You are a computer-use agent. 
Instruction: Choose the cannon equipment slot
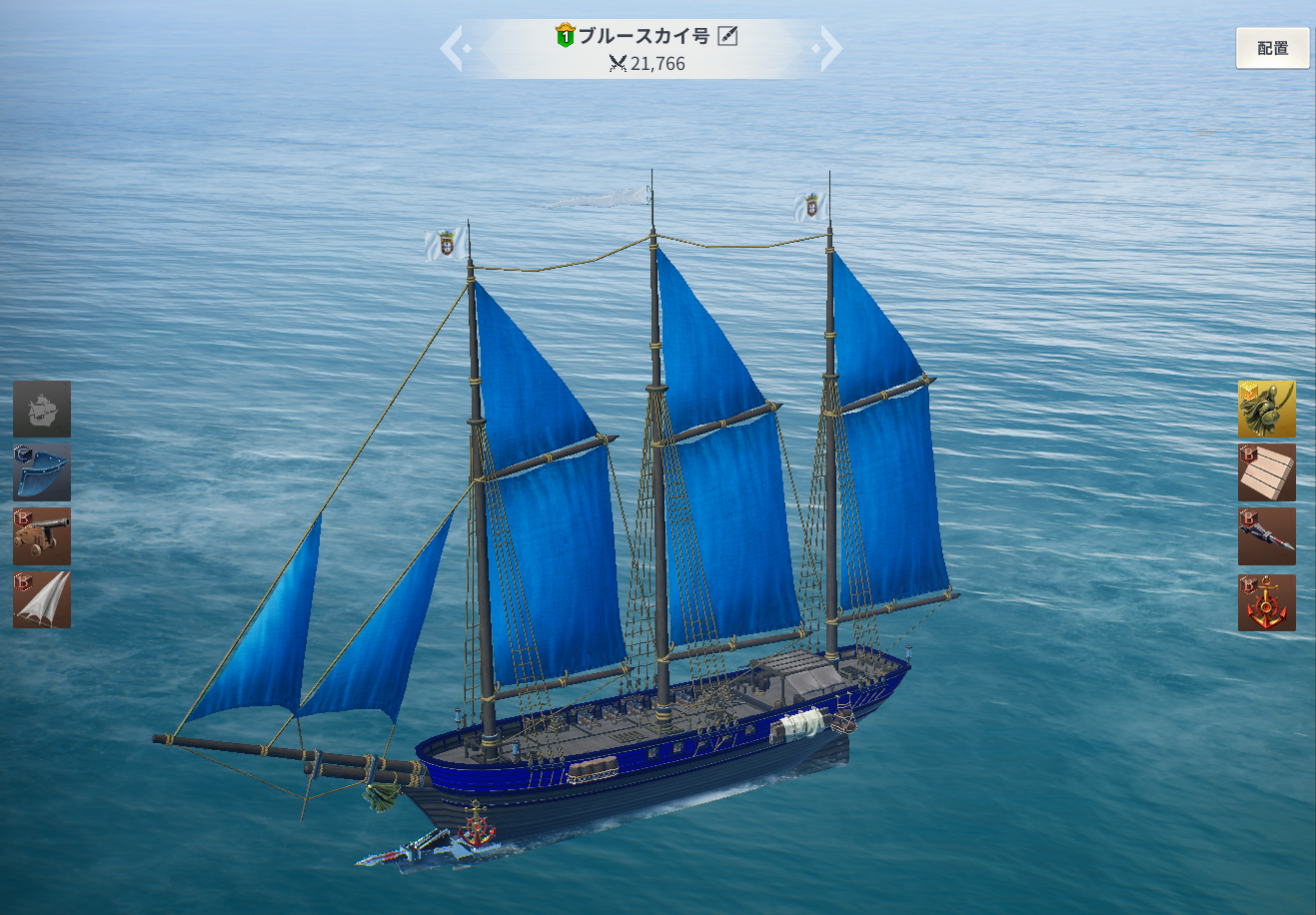pyautogui.click(x=42, y=536)
